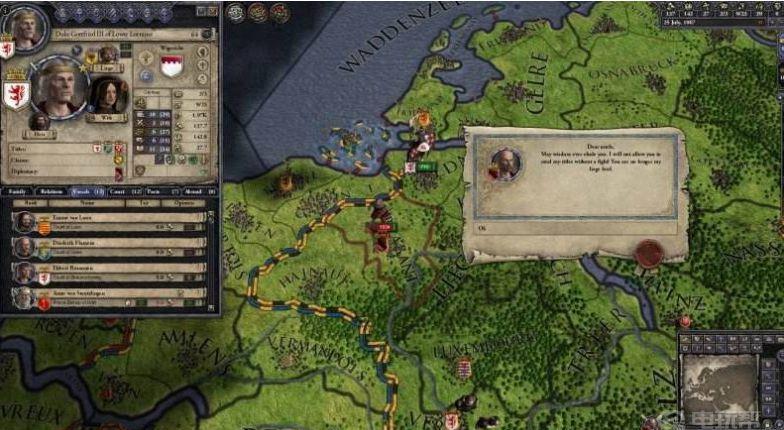Image resolution: width=784 pixels, height=430 pixels.
Task: Click the sender's portrait in the letter
Action: 505,164
